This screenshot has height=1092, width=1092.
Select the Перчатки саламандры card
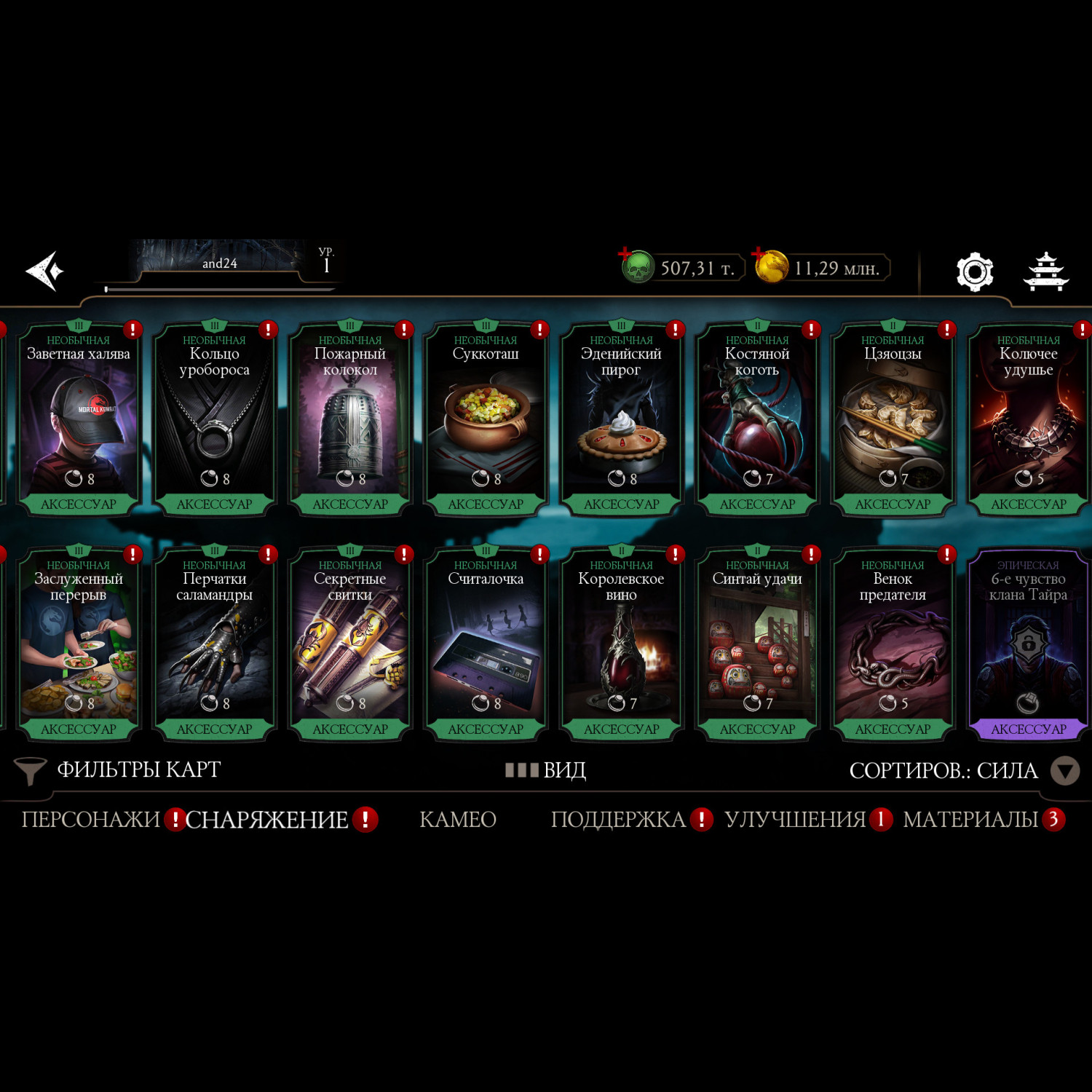214,645
